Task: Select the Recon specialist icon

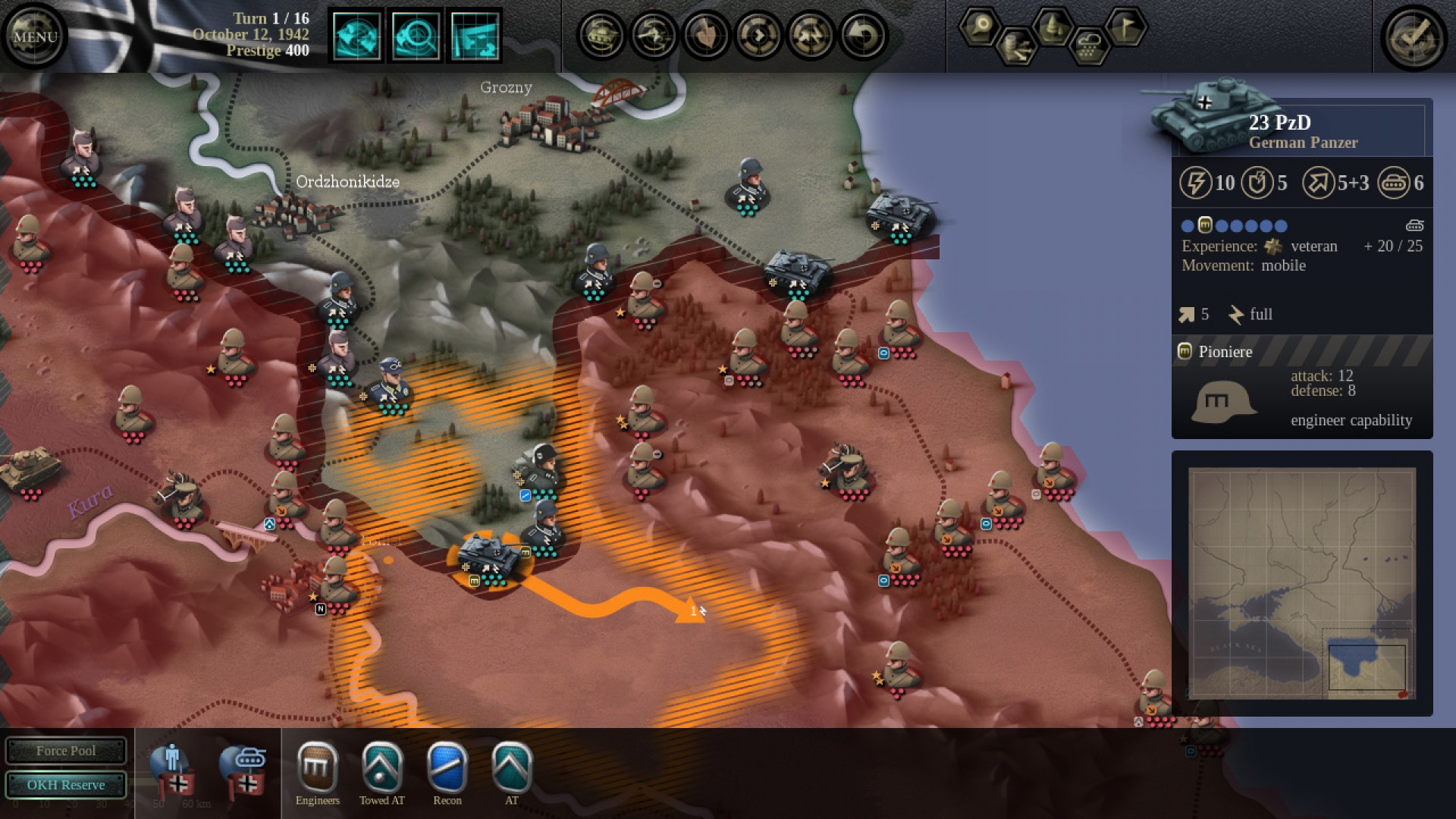Action: (x=447, y=770)
